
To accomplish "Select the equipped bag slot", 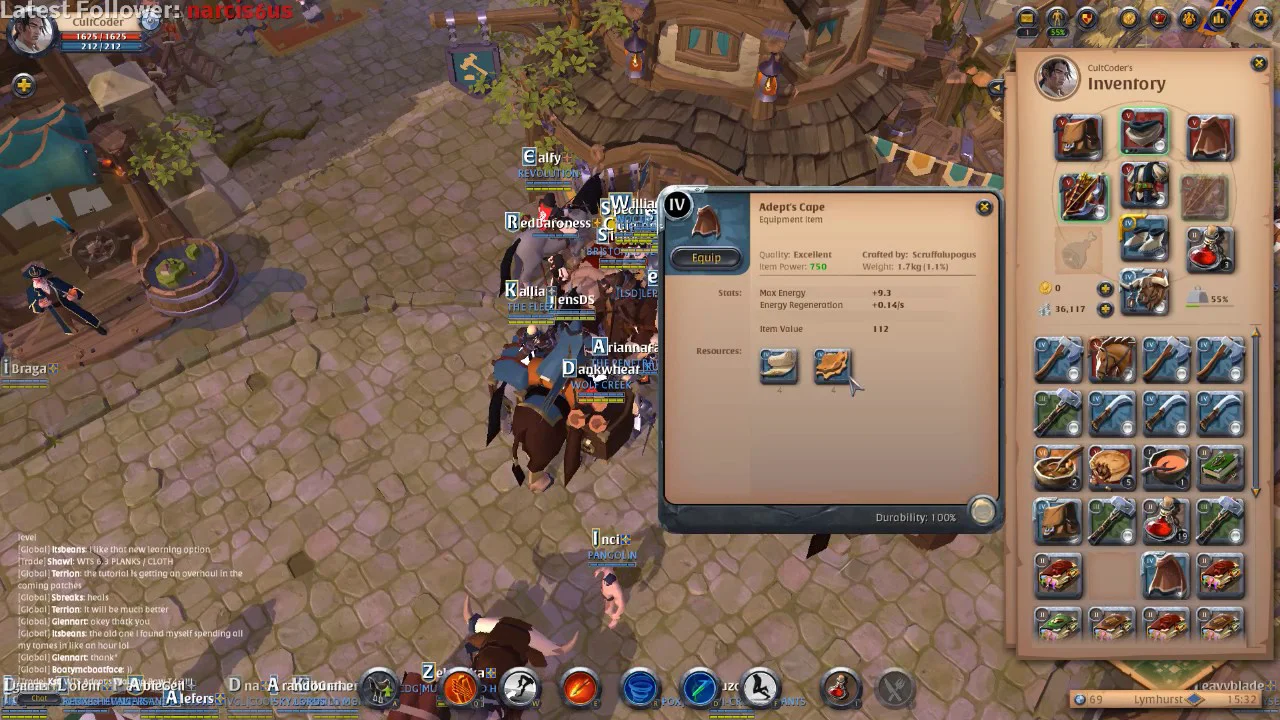I will click(1079, 137).
